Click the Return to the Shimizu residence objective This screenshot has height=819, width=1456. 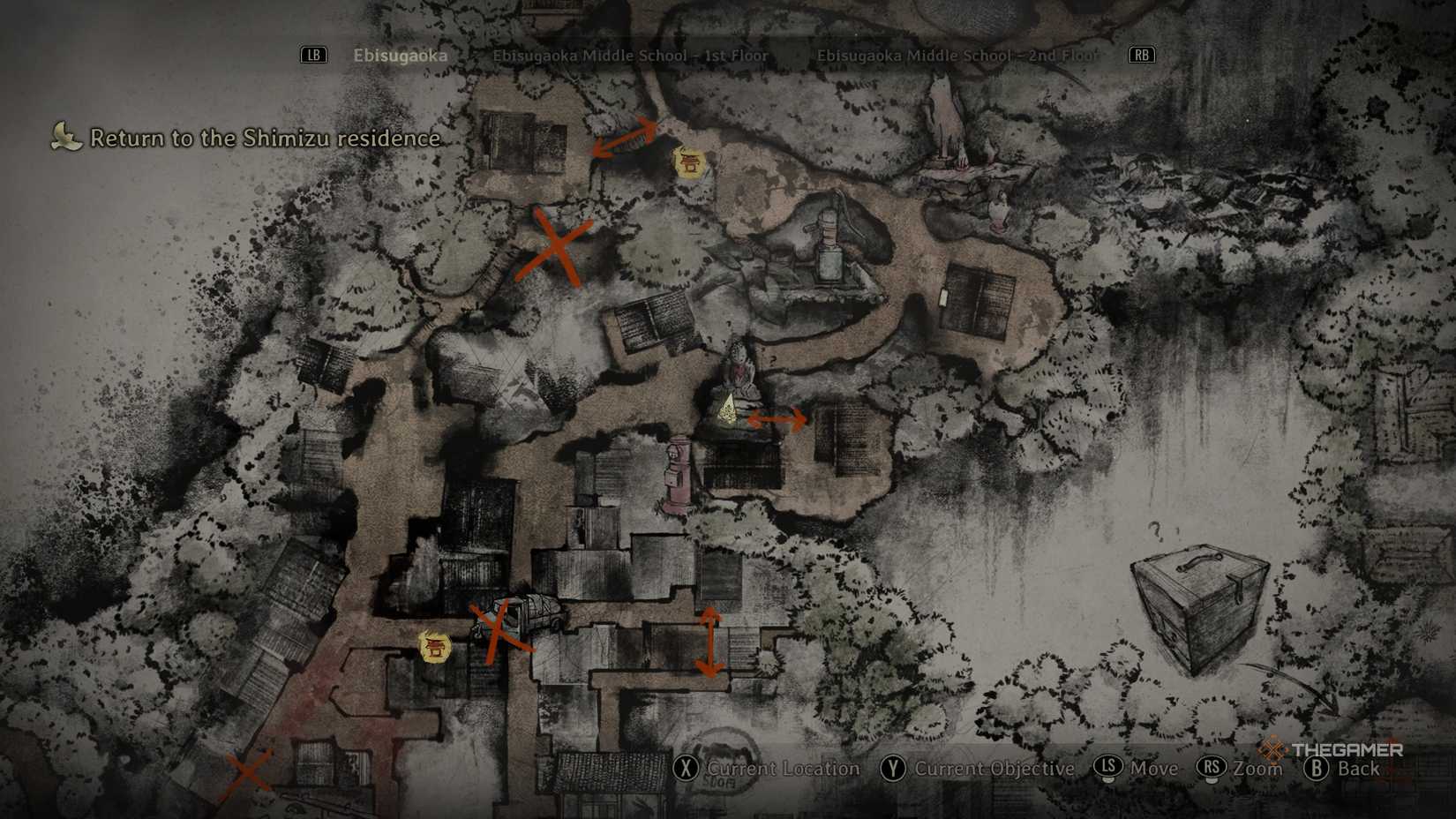263,139
